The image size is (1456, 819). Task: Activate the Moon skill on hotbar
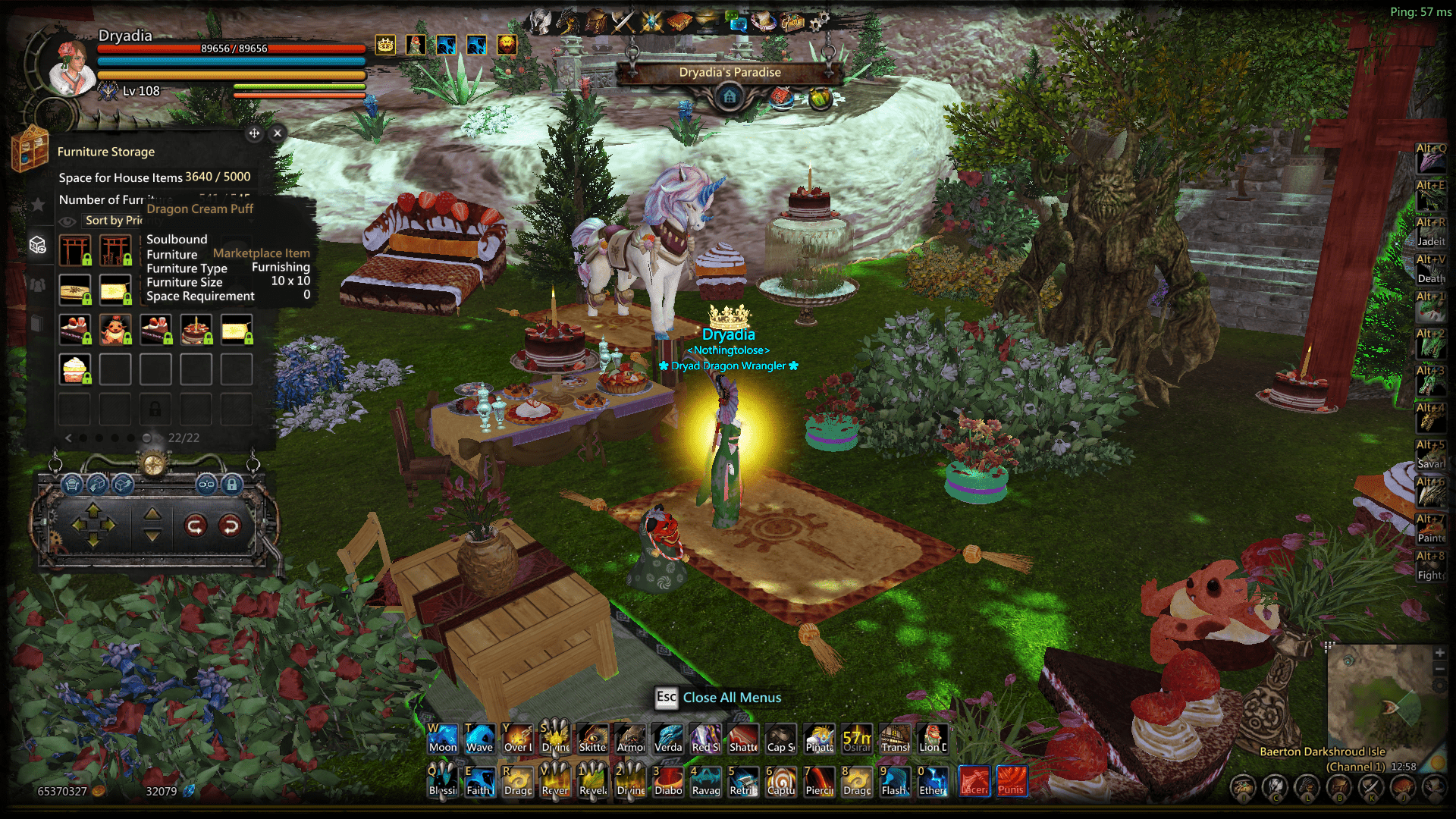443,738
